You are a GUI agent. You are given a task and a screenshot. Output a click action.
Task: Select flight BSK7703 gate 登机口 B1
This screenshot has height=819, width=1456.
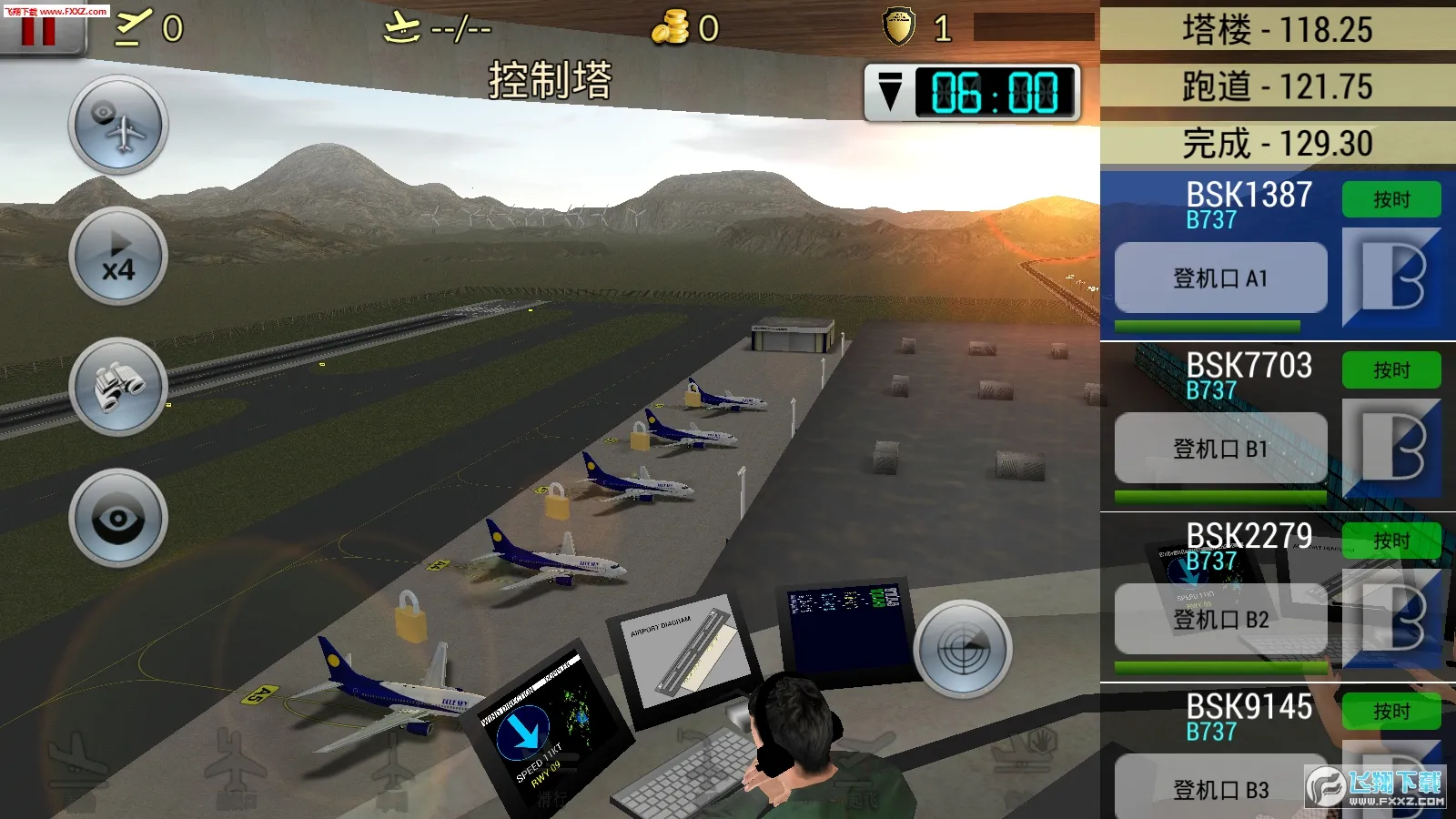pos(1220,449)
